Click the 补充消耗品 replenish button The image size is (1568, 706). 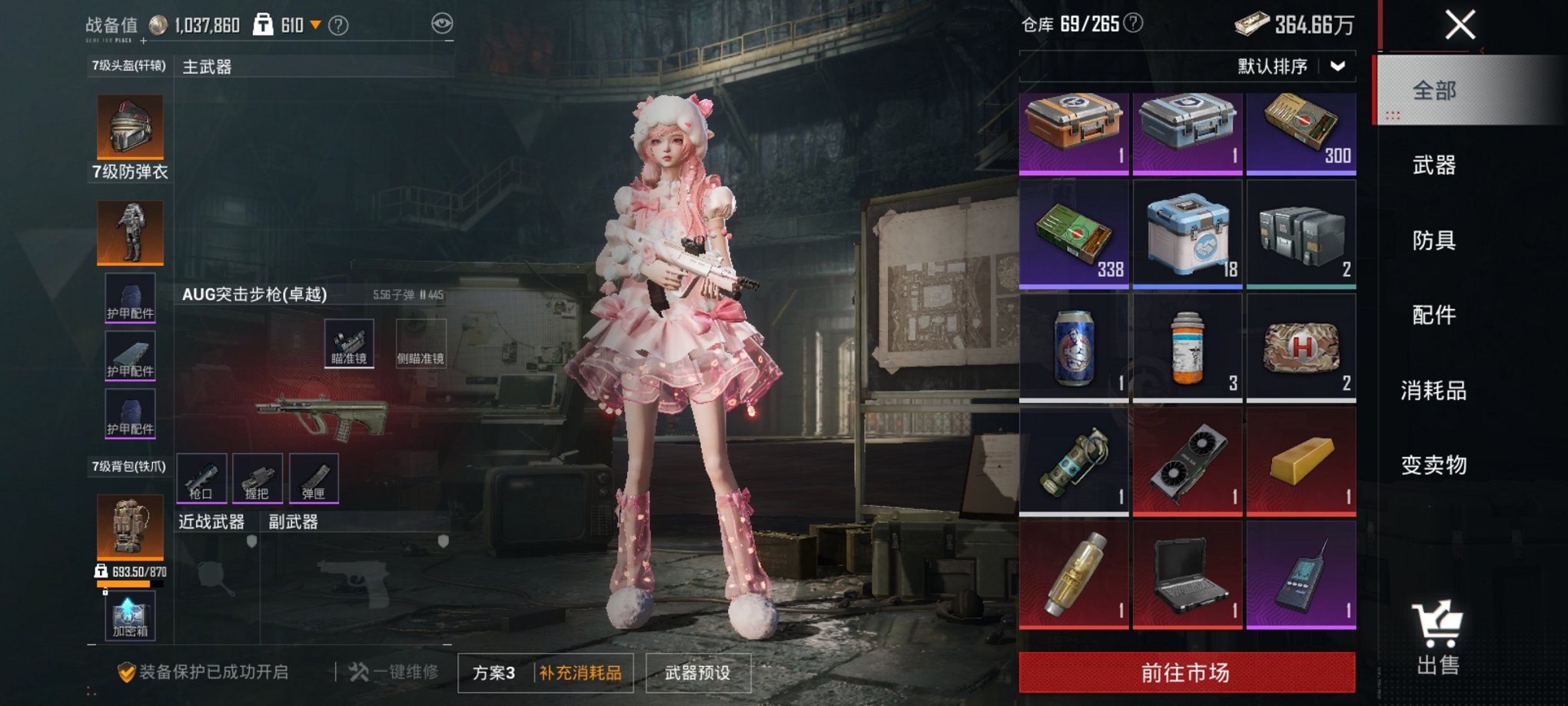580,671
